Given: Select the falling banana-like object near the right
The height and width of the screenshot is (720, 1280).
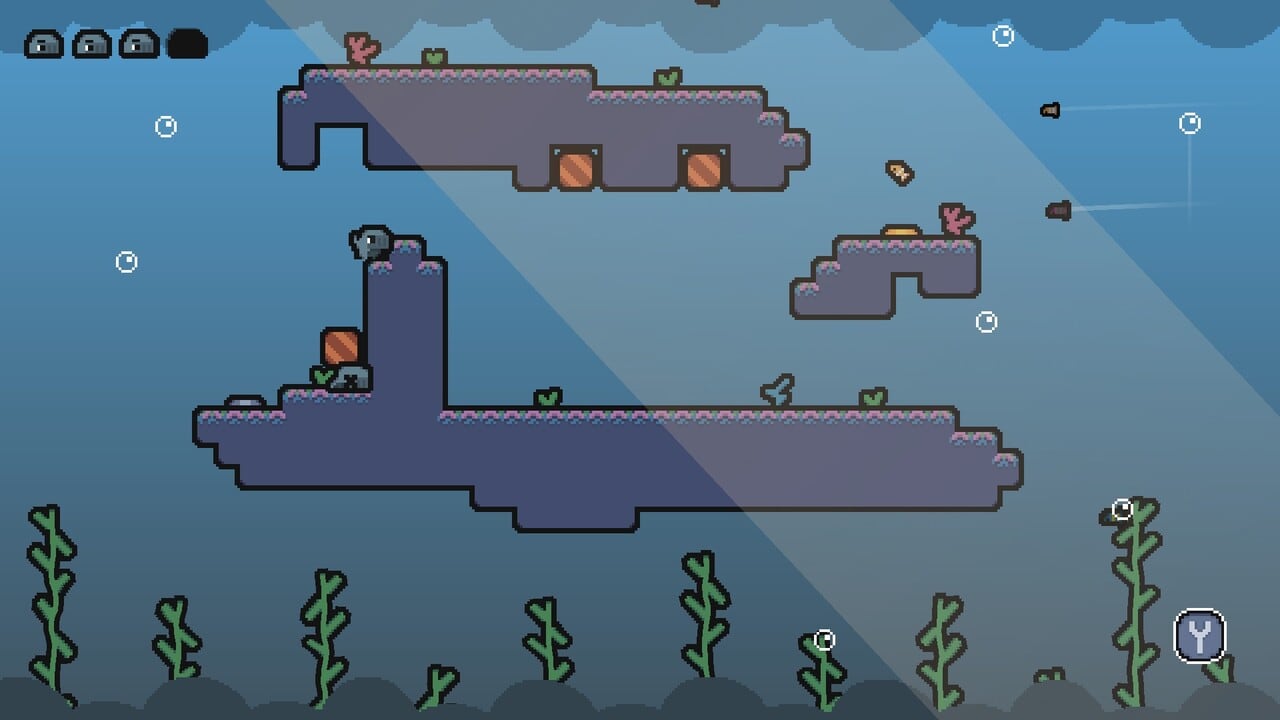Looking at the screenshot, I should pos(897,172).
